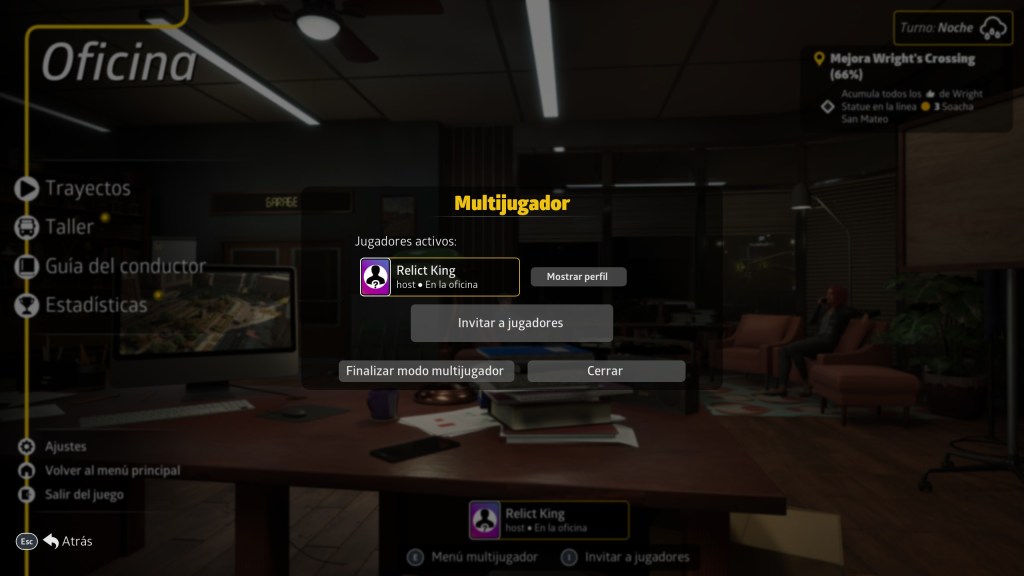
Task: End multiplayer mode with Finalizar modo multijugador
Action: (x=427, y=371)
